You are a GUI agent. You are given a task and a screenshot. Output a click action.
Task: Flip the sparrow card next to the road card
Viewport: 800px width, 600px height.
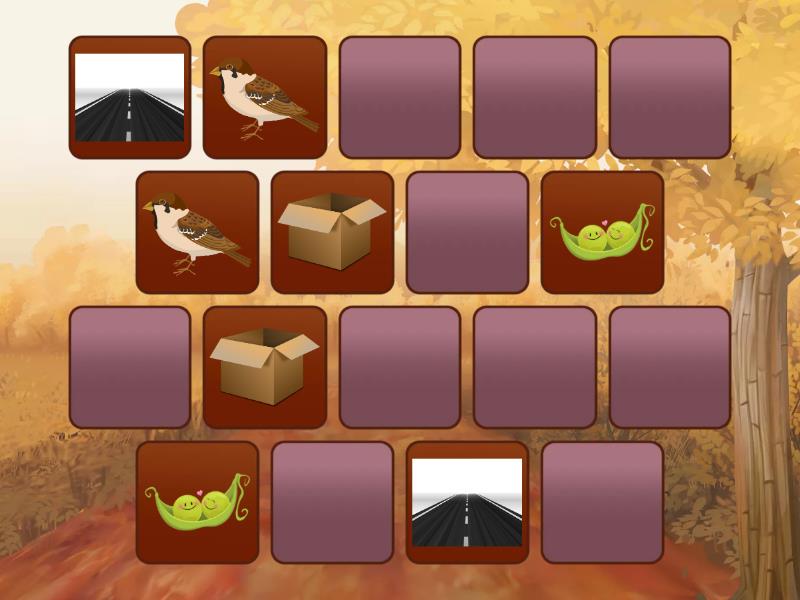click(x=265, y=97)
